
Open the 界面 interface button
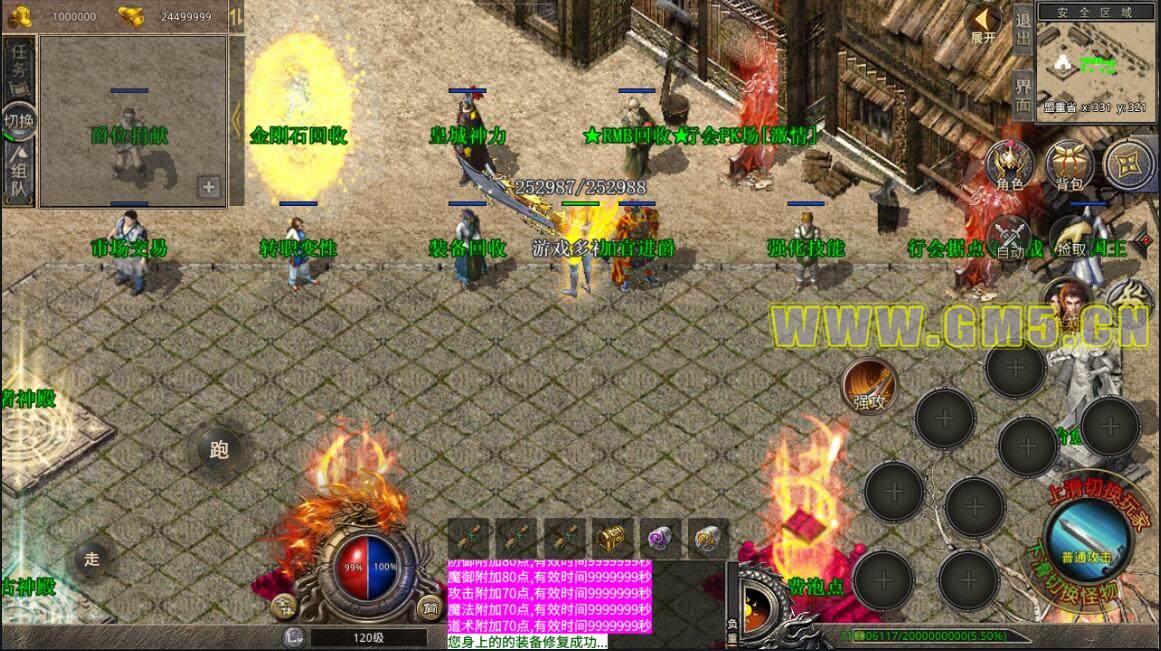click(x=1023, y=92)
